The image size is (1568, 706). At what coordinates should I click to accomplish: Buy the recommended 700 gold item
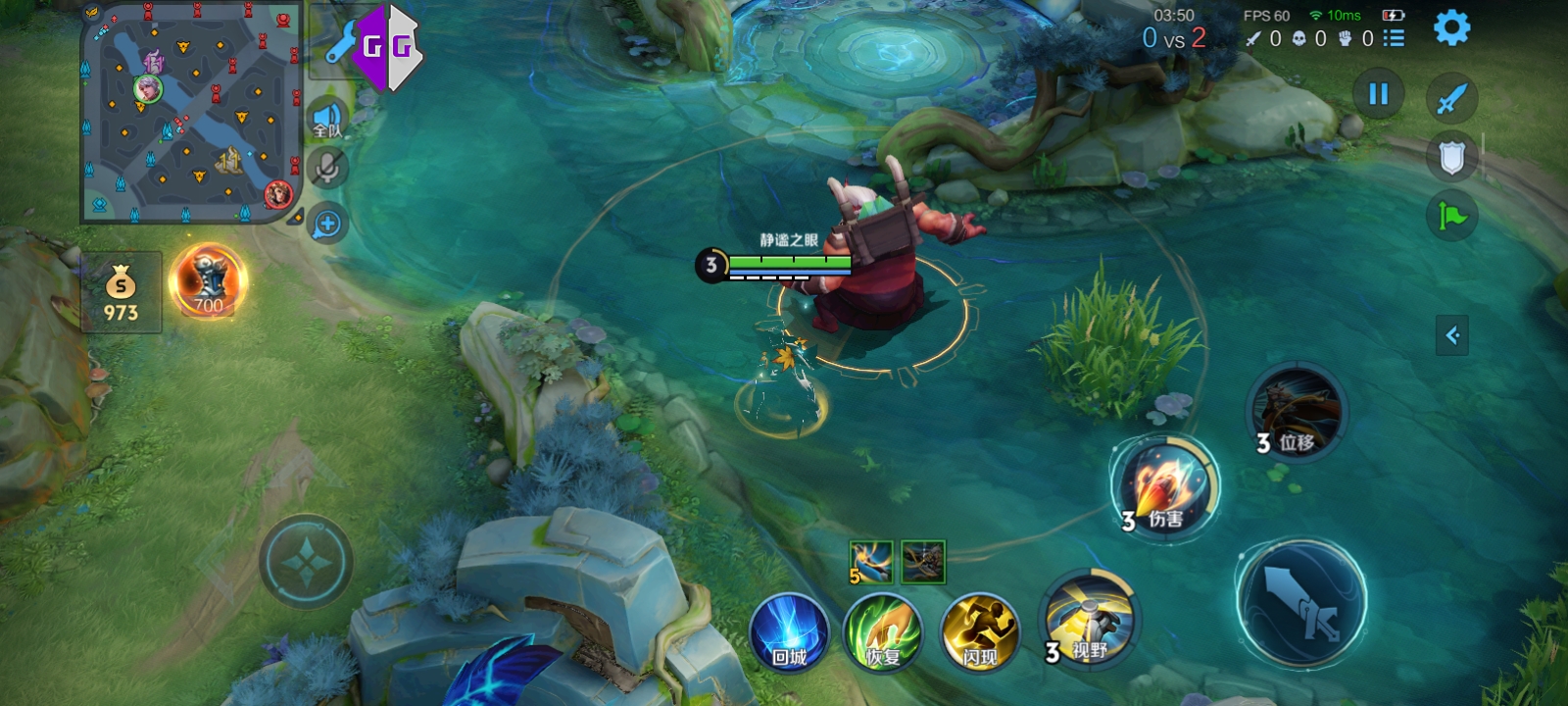click(x=208, y=281)
